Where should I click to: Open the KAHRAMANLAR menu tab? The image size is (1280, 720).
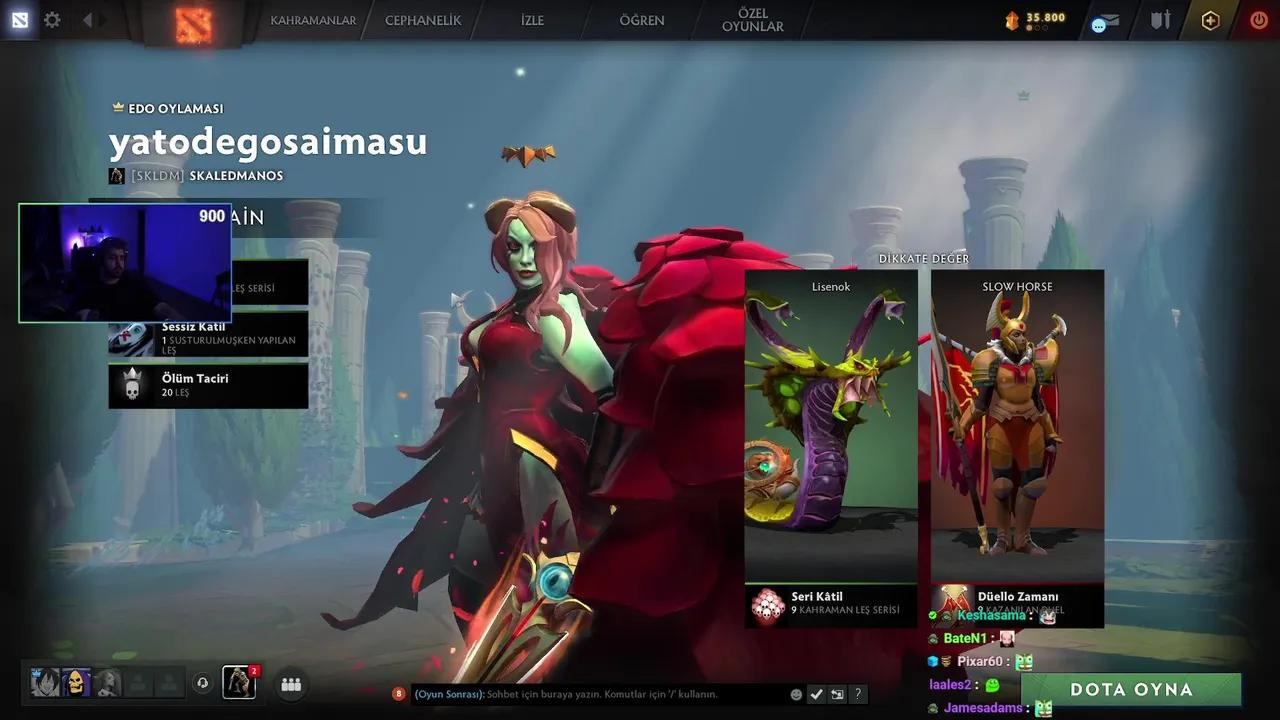pos(313,20)
